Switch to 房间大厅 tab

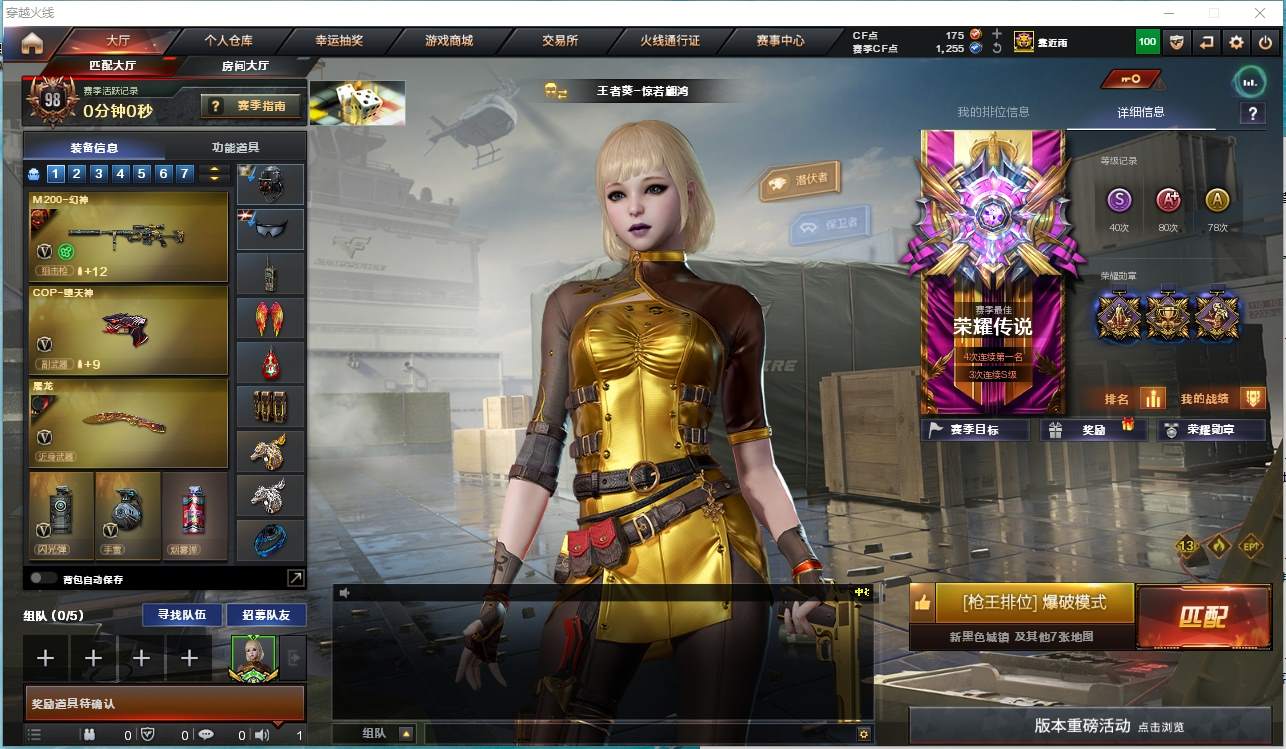tap(245, 66)
